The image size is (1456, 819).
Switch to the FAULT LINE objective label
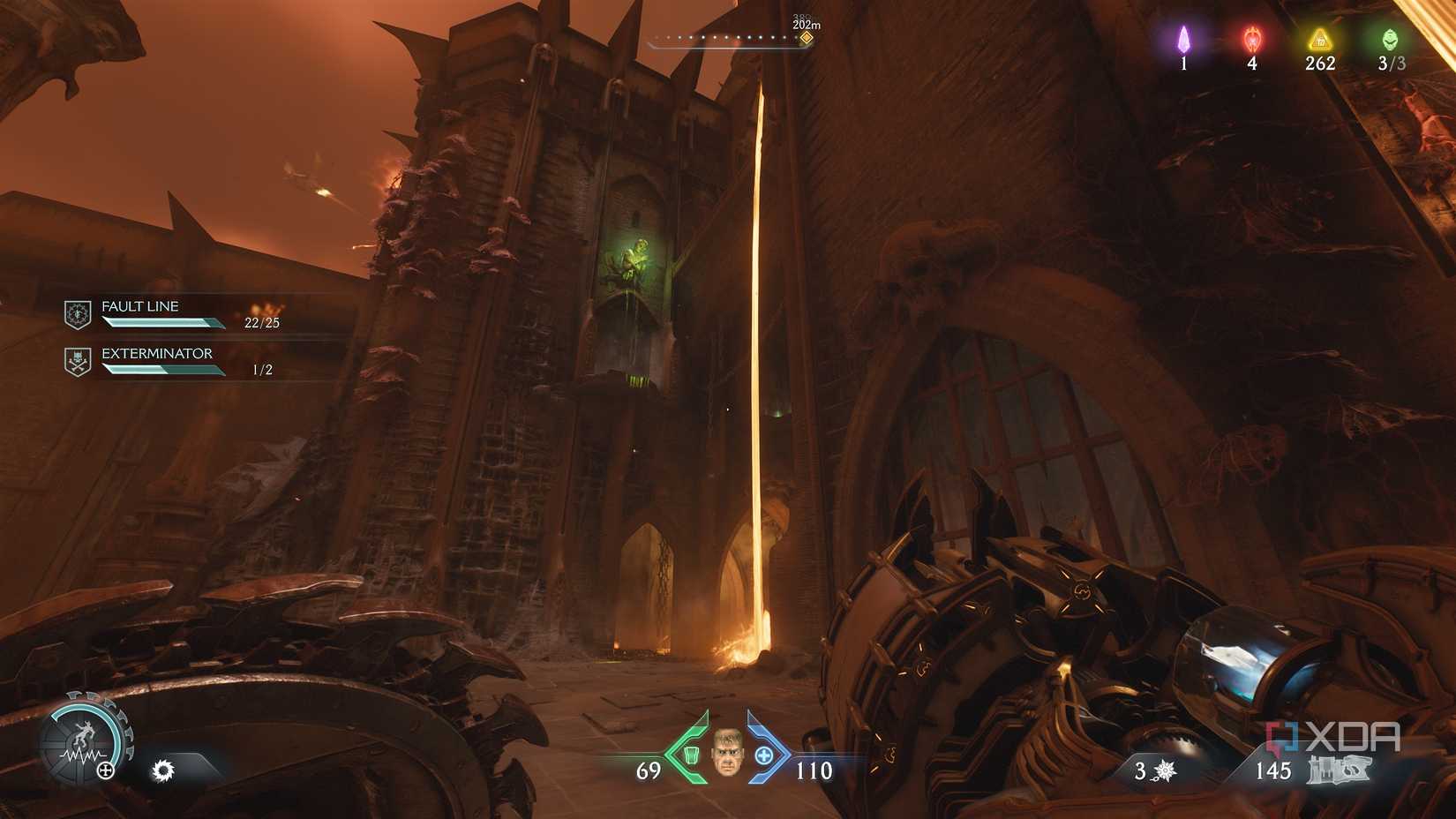coord(139,306)
